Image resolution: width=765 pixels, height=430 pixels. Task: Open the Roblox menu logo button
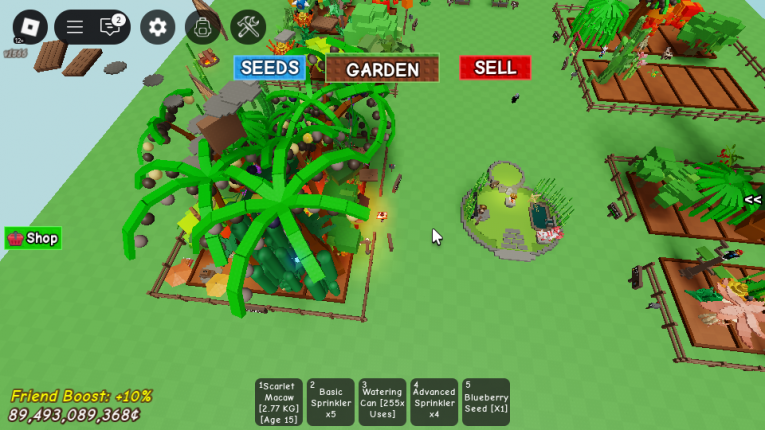pos(30,27)
